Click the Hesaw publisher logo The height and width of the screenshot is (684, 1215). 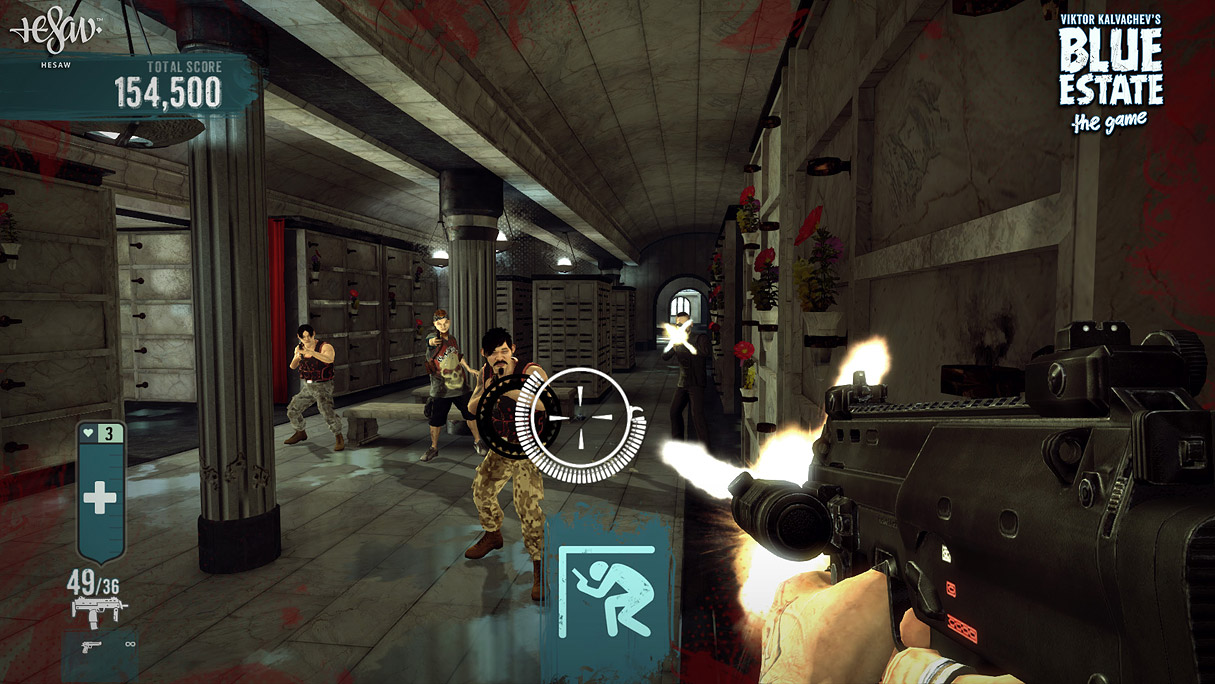[56, 30]
